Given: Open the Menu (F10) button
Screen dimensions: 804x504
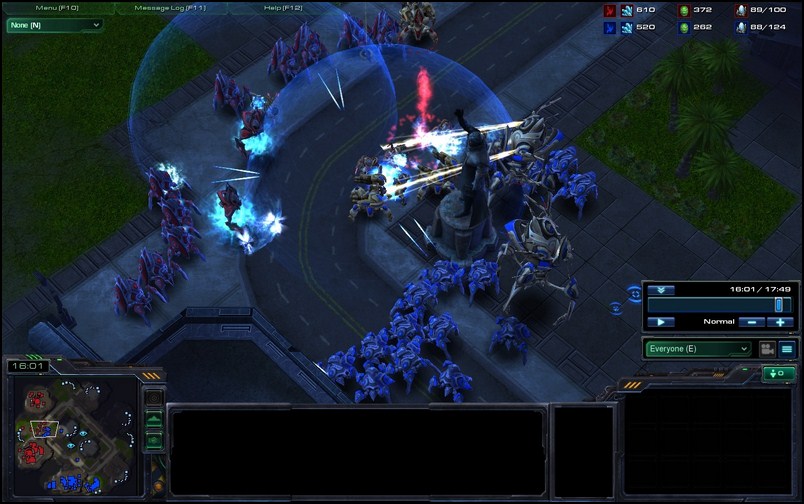Looking at the screenshot, I should [59, 7].
